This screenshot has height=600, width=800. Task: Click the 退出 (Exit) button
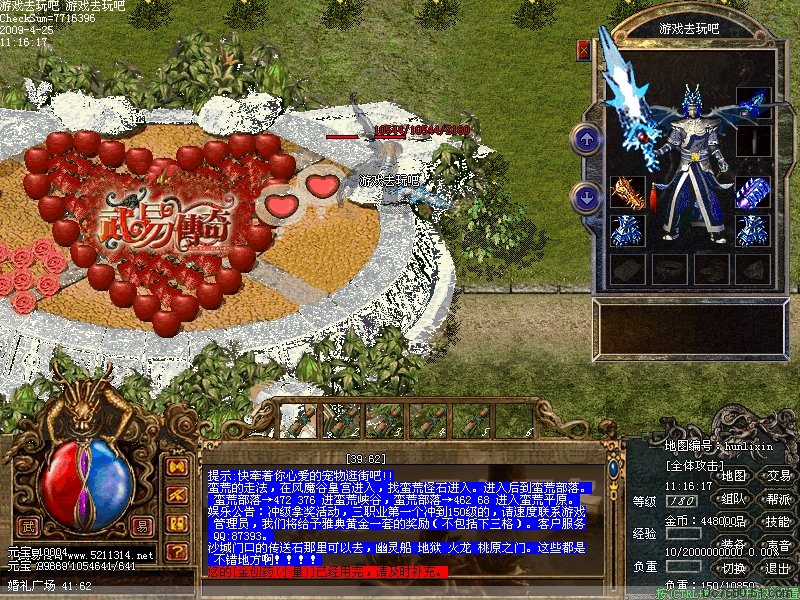coord(778,568)
